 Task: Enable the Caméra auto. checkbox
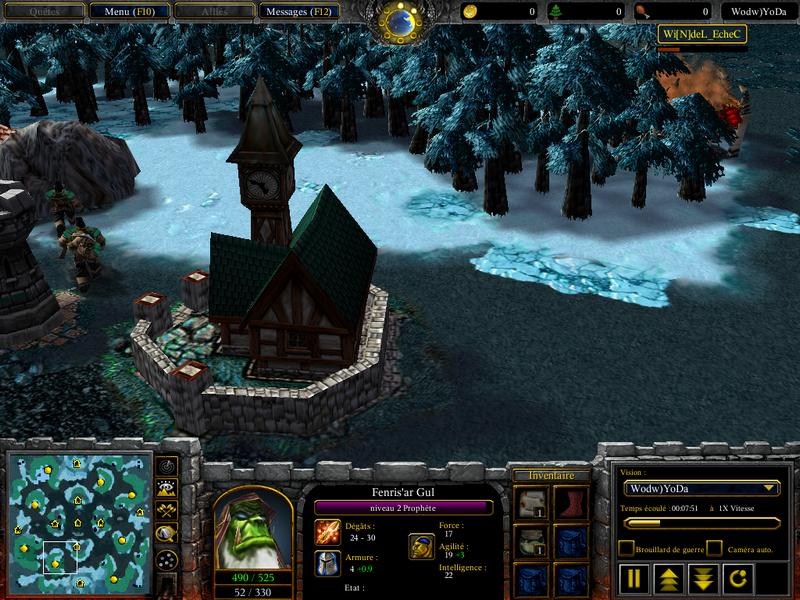point(714,548)
